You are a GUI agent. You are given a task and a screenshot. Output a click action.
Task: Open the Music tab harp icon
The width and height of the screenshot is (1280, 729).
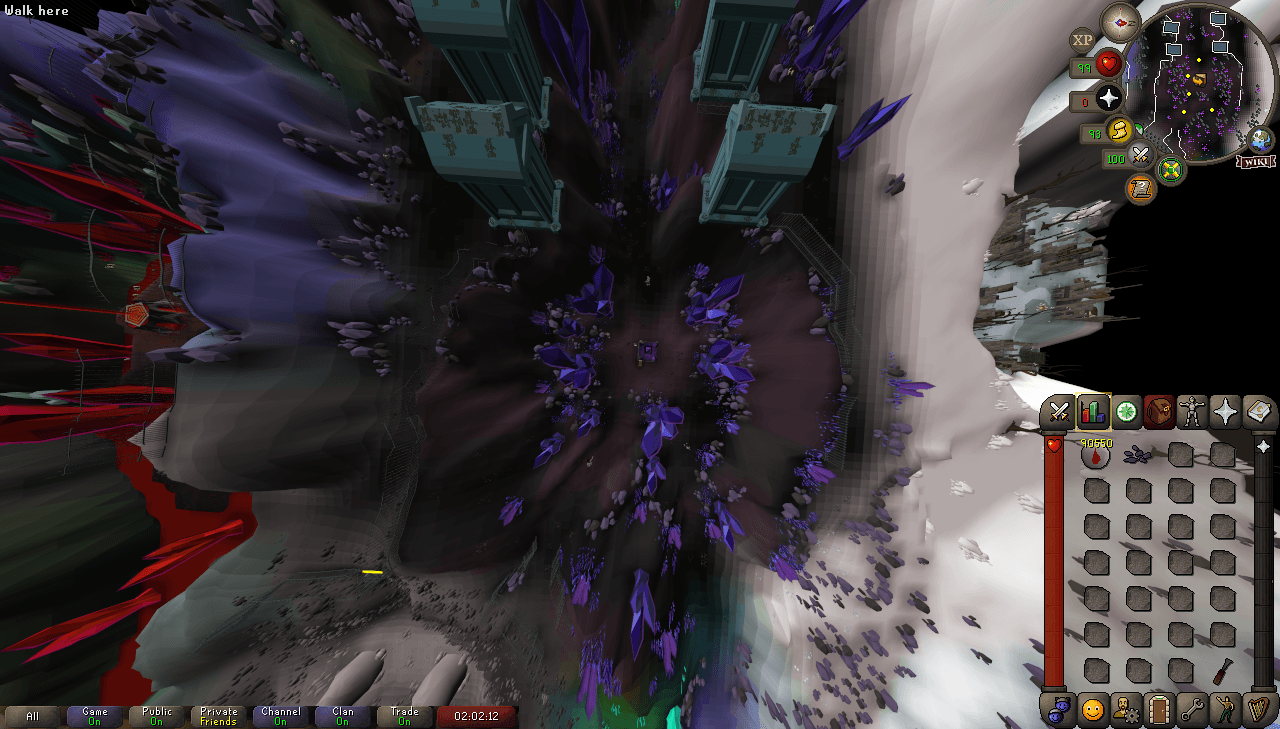tap(1259, 711)
